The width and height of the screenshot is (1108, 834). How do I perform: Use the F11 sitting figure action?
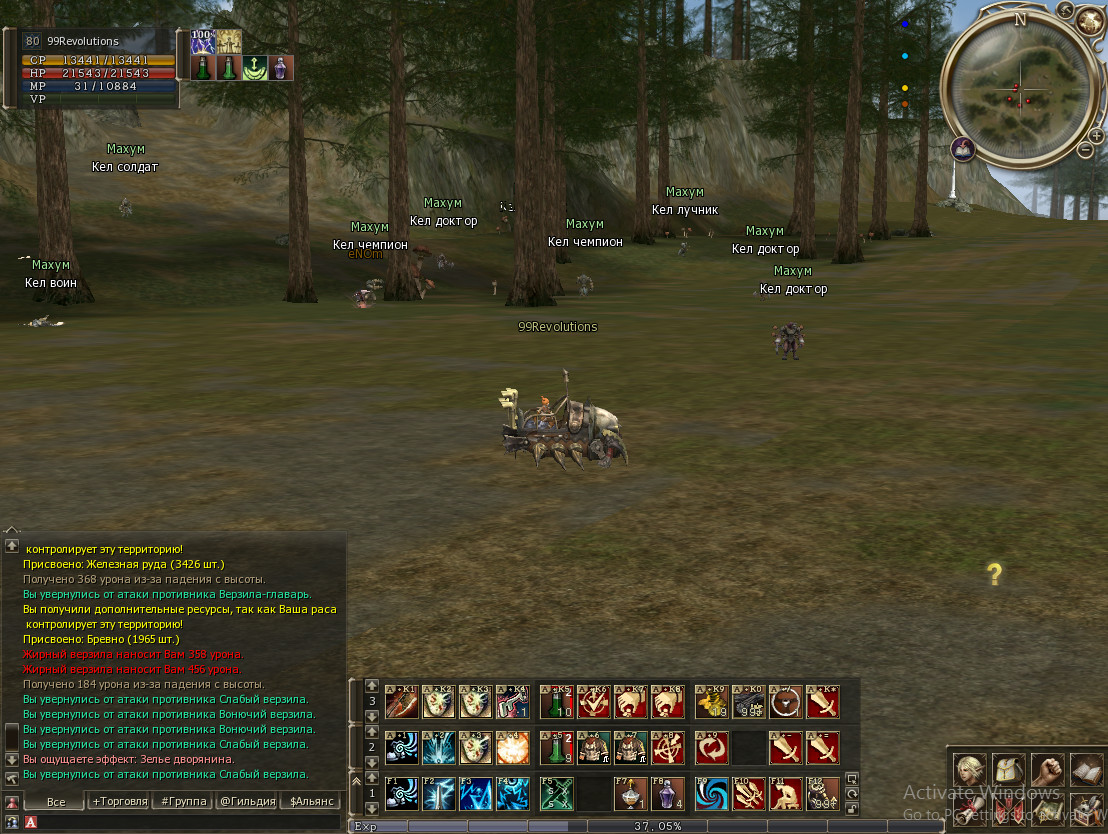point(785,794)
